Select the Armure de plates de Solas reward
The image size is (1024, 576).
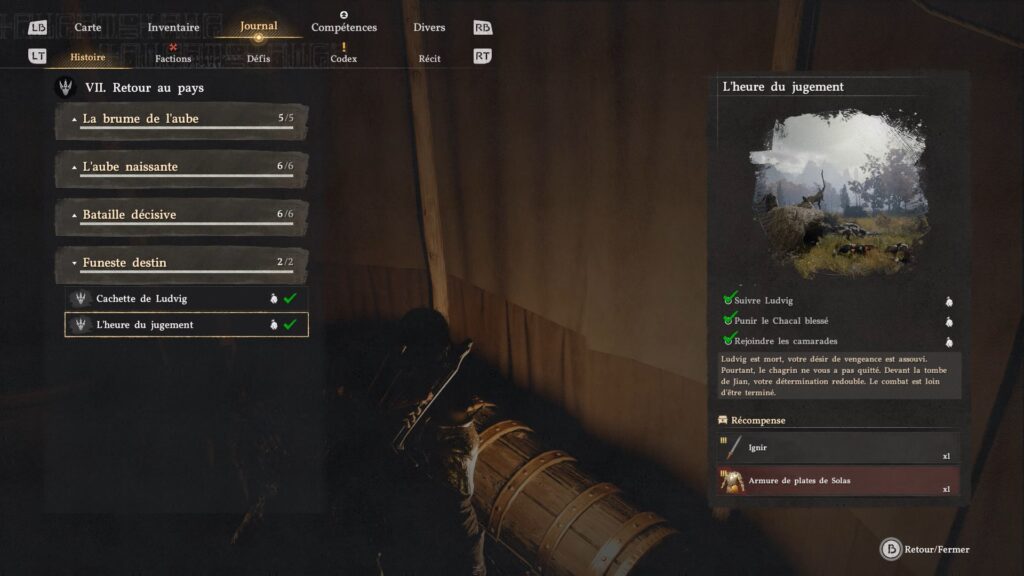click(x=838, y=482)
